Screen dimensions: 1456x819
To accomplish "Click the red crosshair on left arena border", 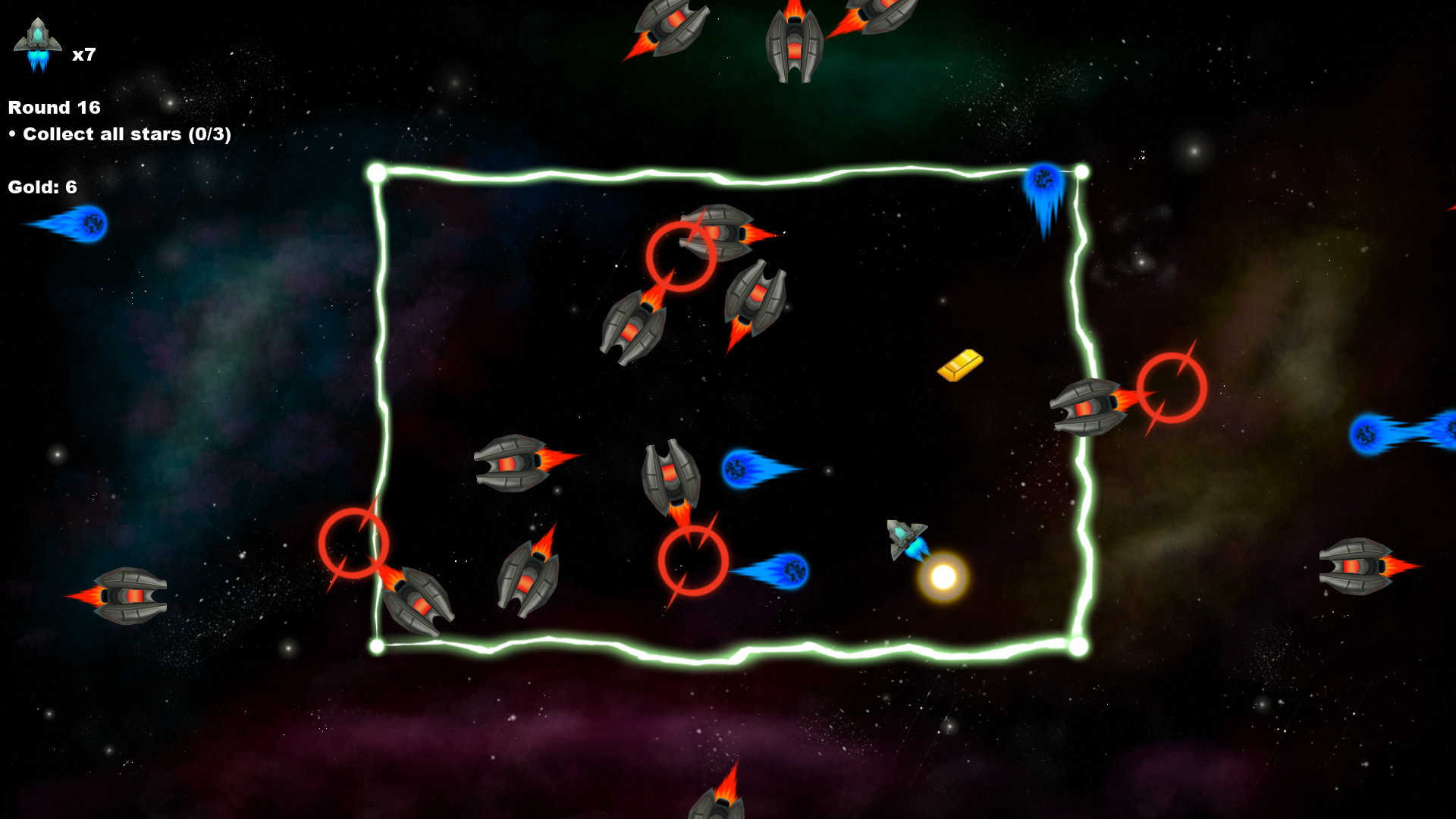I will click(x=355, y=541).
